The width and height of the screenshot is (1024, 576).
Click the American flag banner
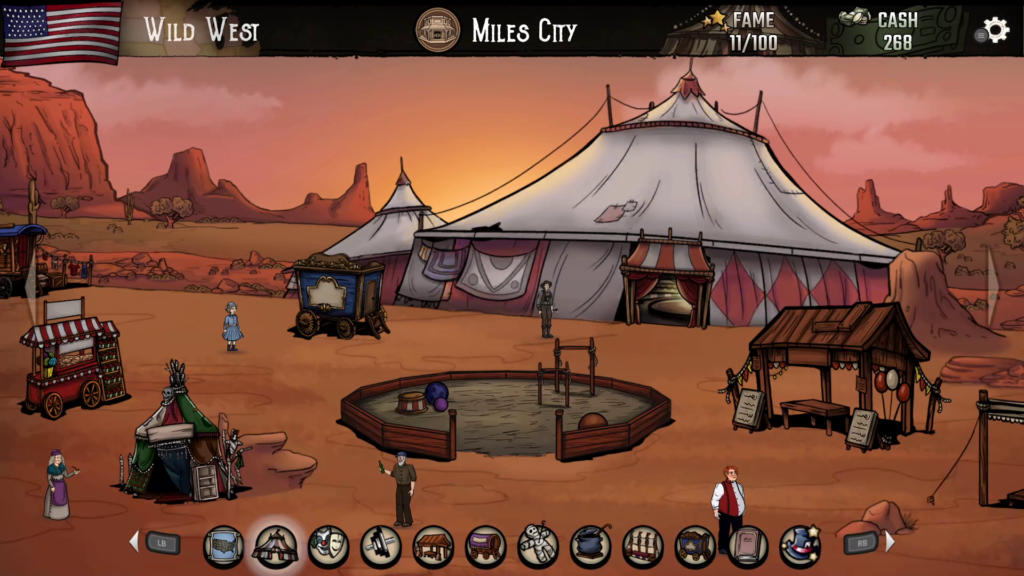pos(62,30)
